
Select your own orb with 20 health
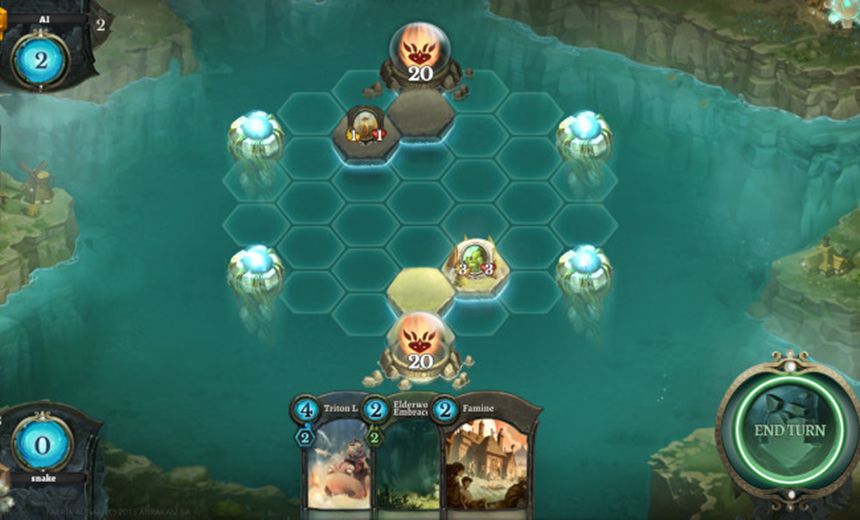point(420,345)
